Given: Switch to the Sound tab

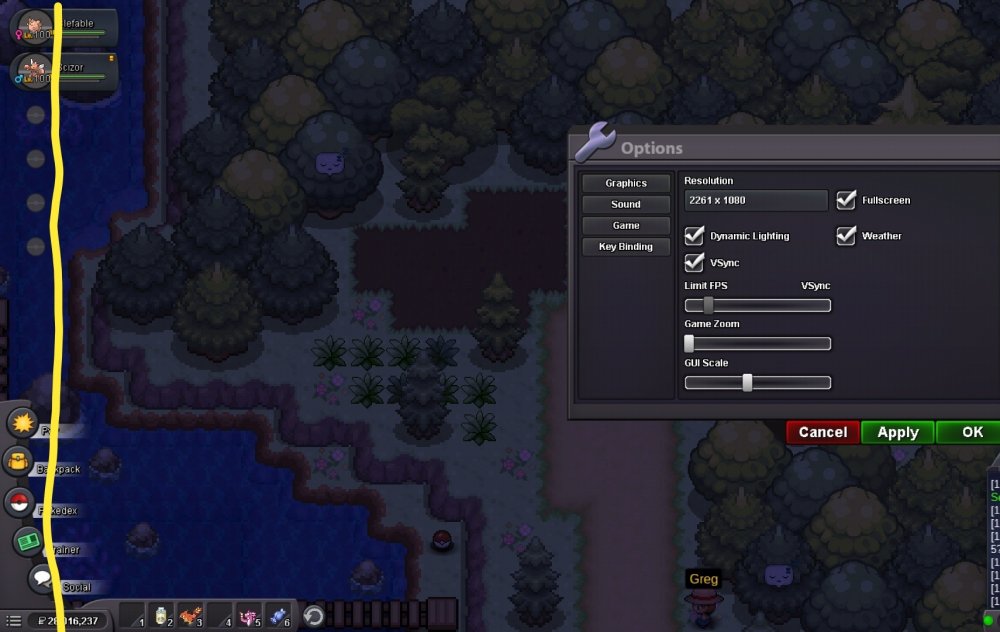Looking at the screenshot, I should coord(626,204).
